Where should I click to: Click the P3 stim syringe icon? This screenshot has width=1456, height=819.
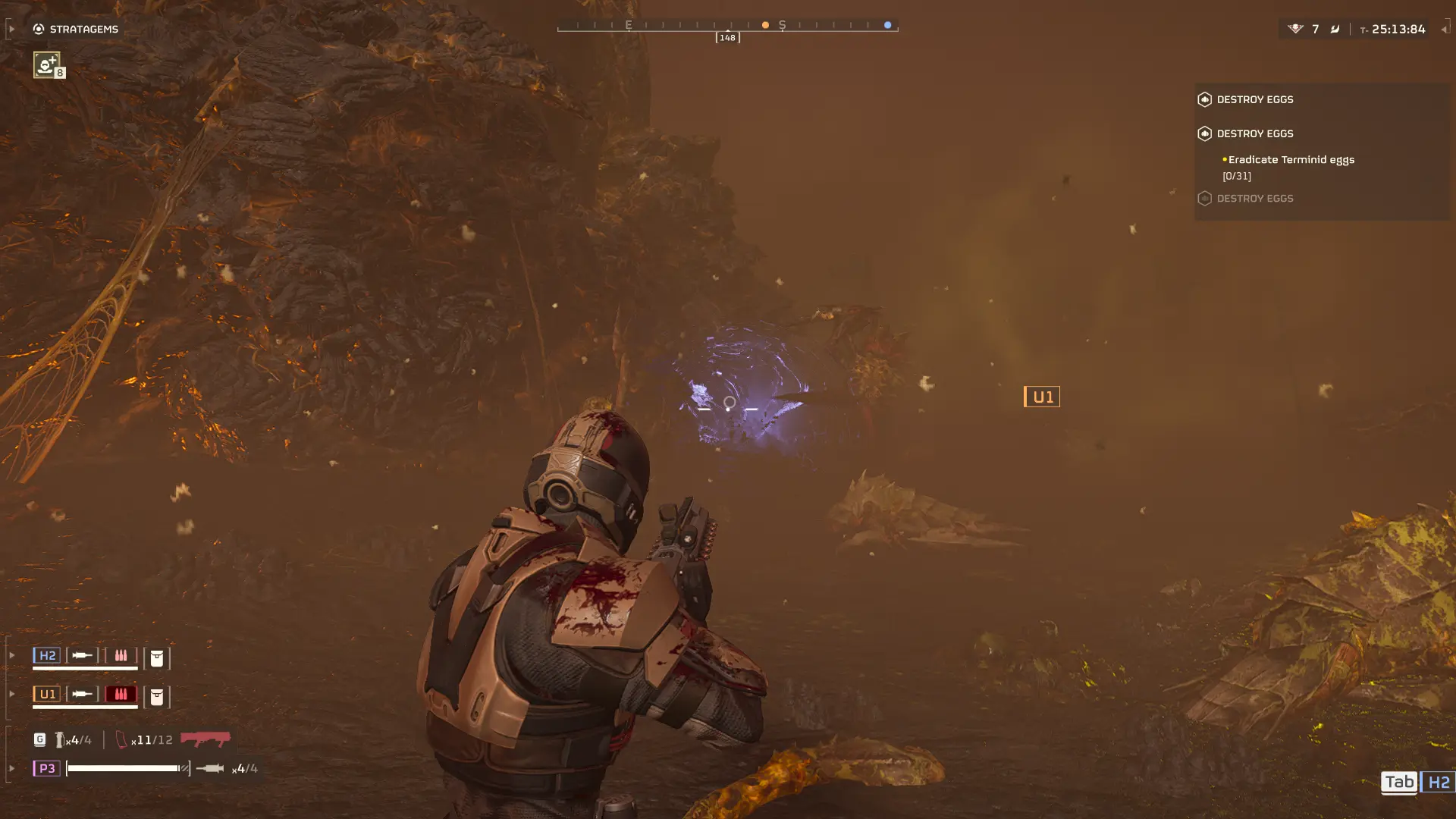click(210, 768)
